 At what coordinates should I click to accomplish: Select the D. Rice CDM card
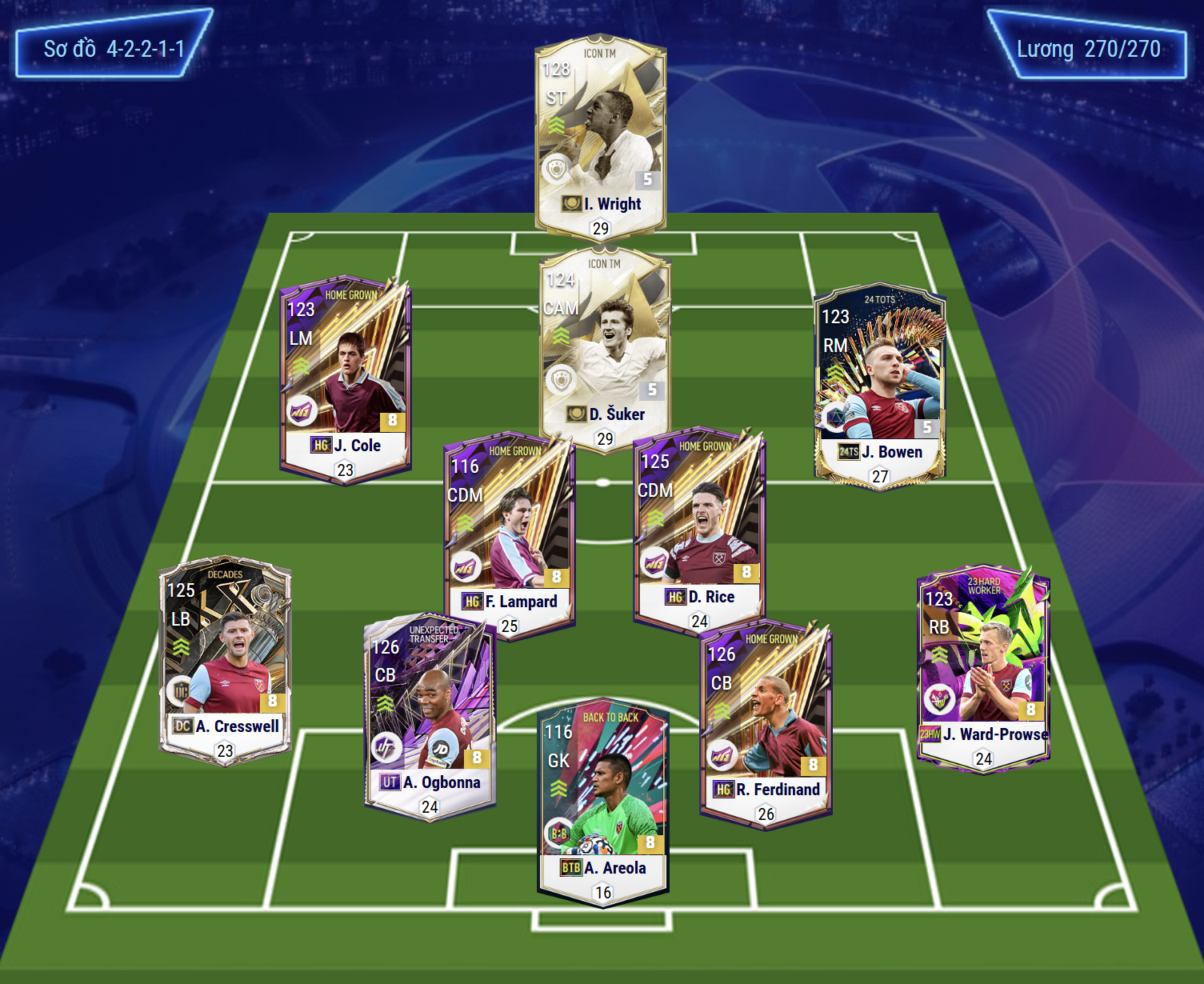tap(699, 528)
